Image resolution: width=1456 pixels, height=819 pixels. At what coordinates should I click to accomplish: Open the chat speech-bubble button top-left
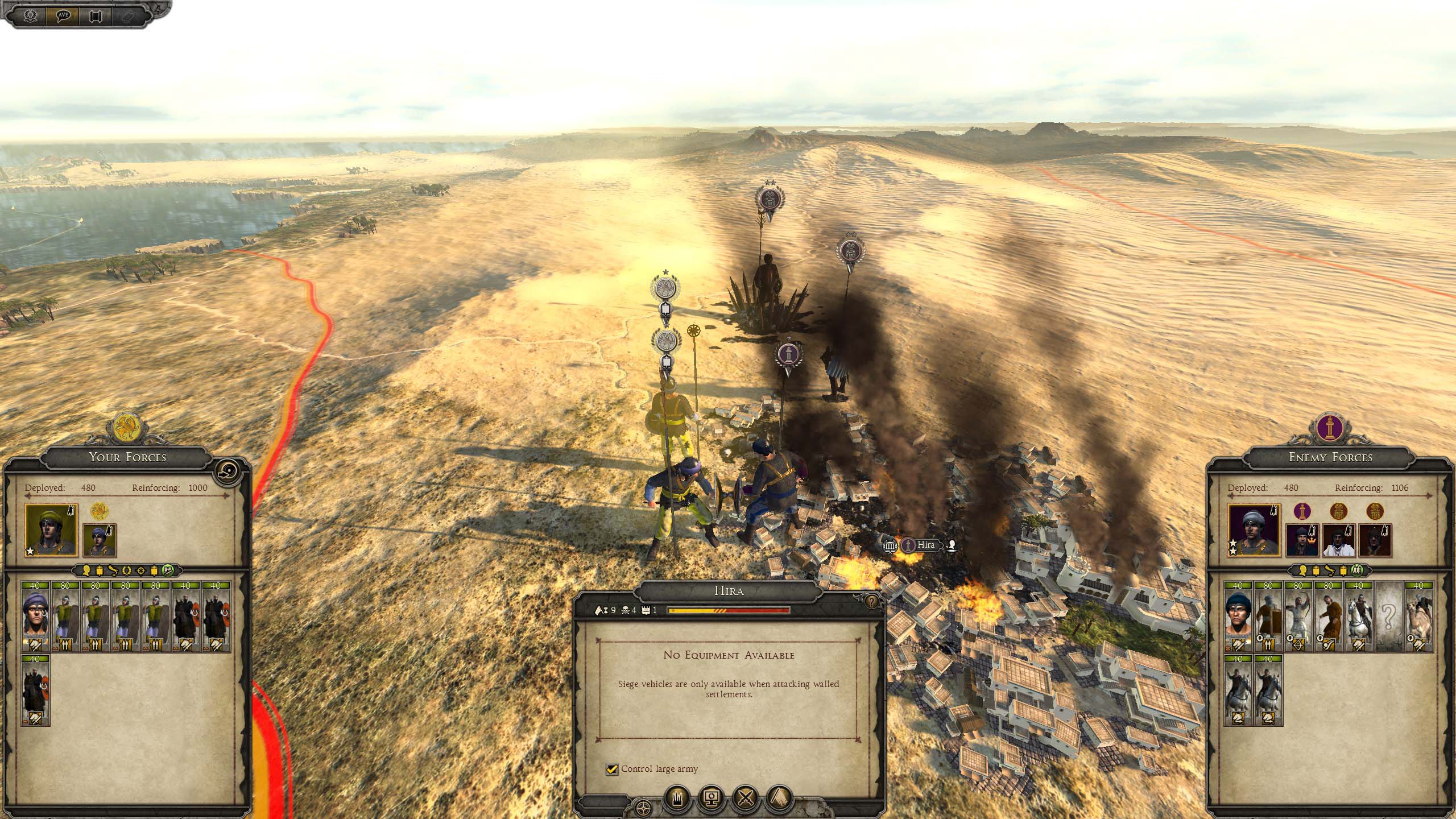coord(64,15)
